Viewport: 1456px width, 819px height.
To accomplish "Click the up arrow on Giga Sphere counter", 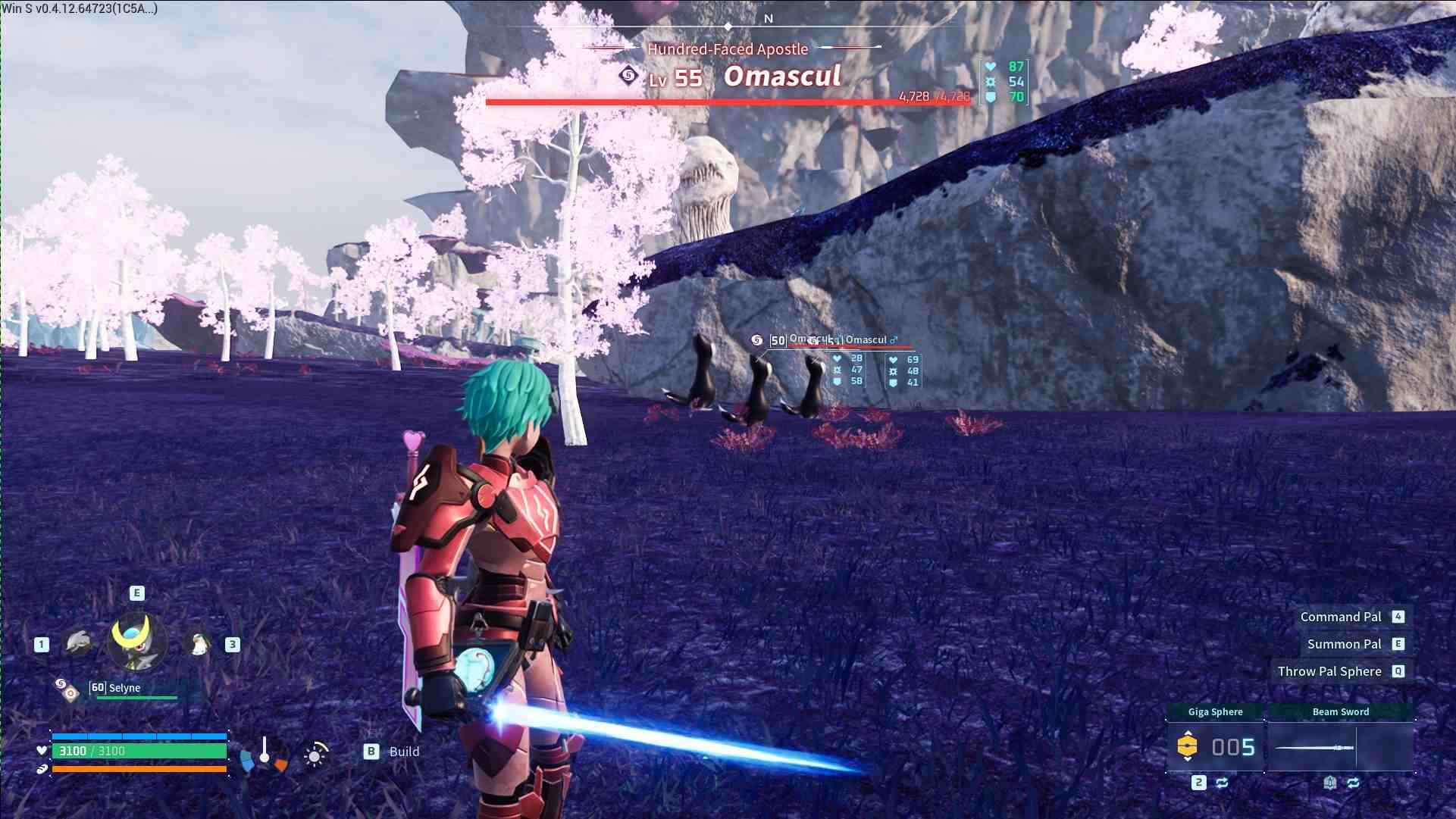I will coord(1188,732).
